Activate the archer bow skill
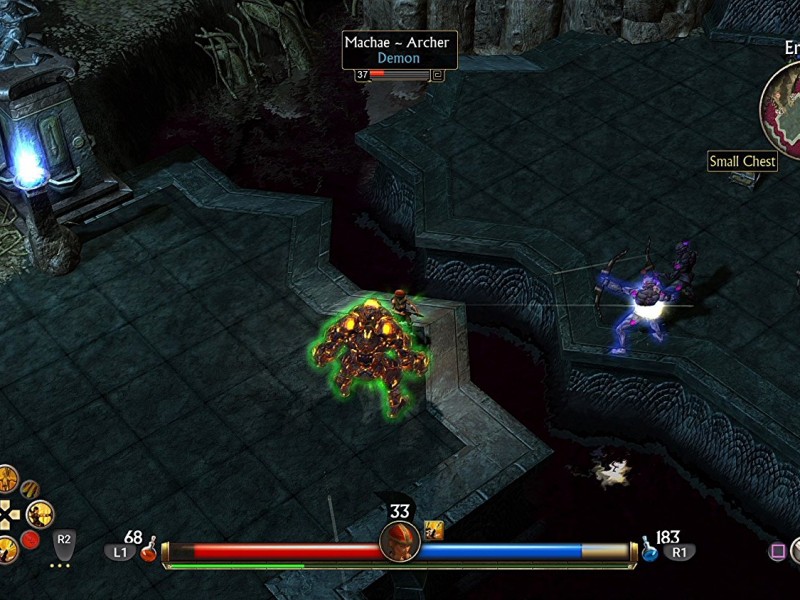Image resolution: width=800 pixels, height=600 pixels. [x=41, y=514]
